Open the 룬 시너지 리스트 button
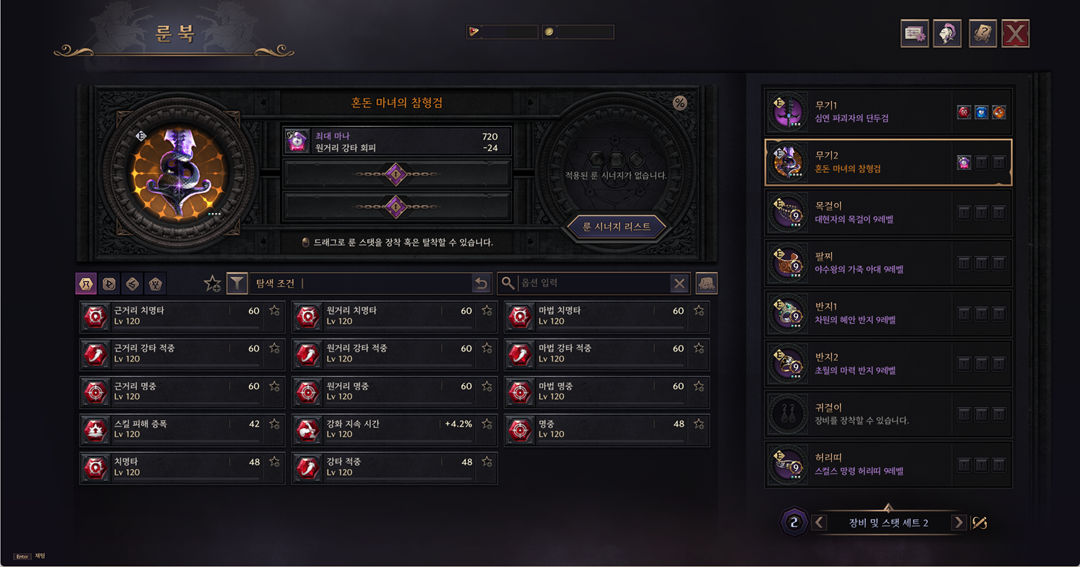The width and height of the screenshot is (1080, 567). click(x=616, y=226)
